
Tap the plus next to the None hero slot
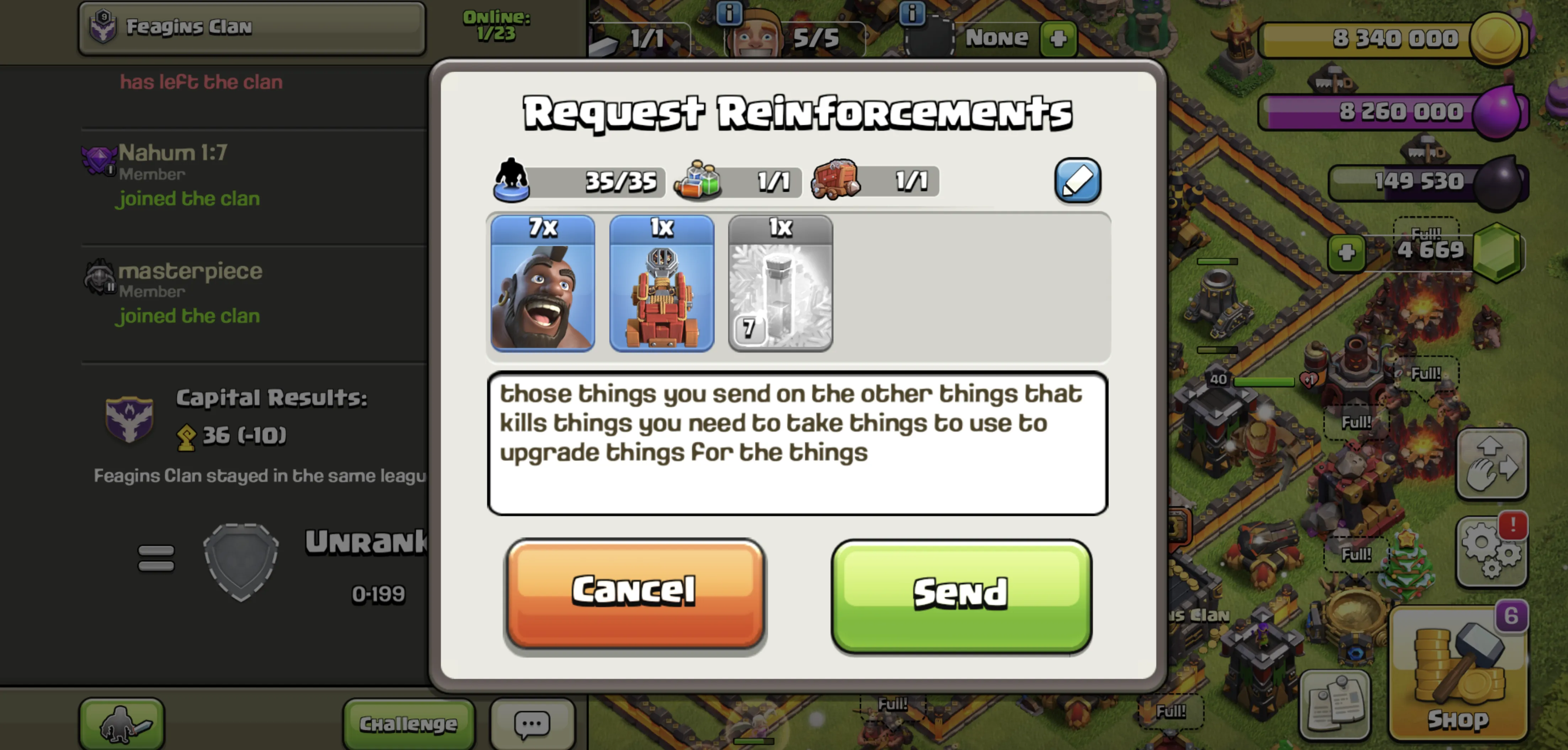click(1058, 38)
